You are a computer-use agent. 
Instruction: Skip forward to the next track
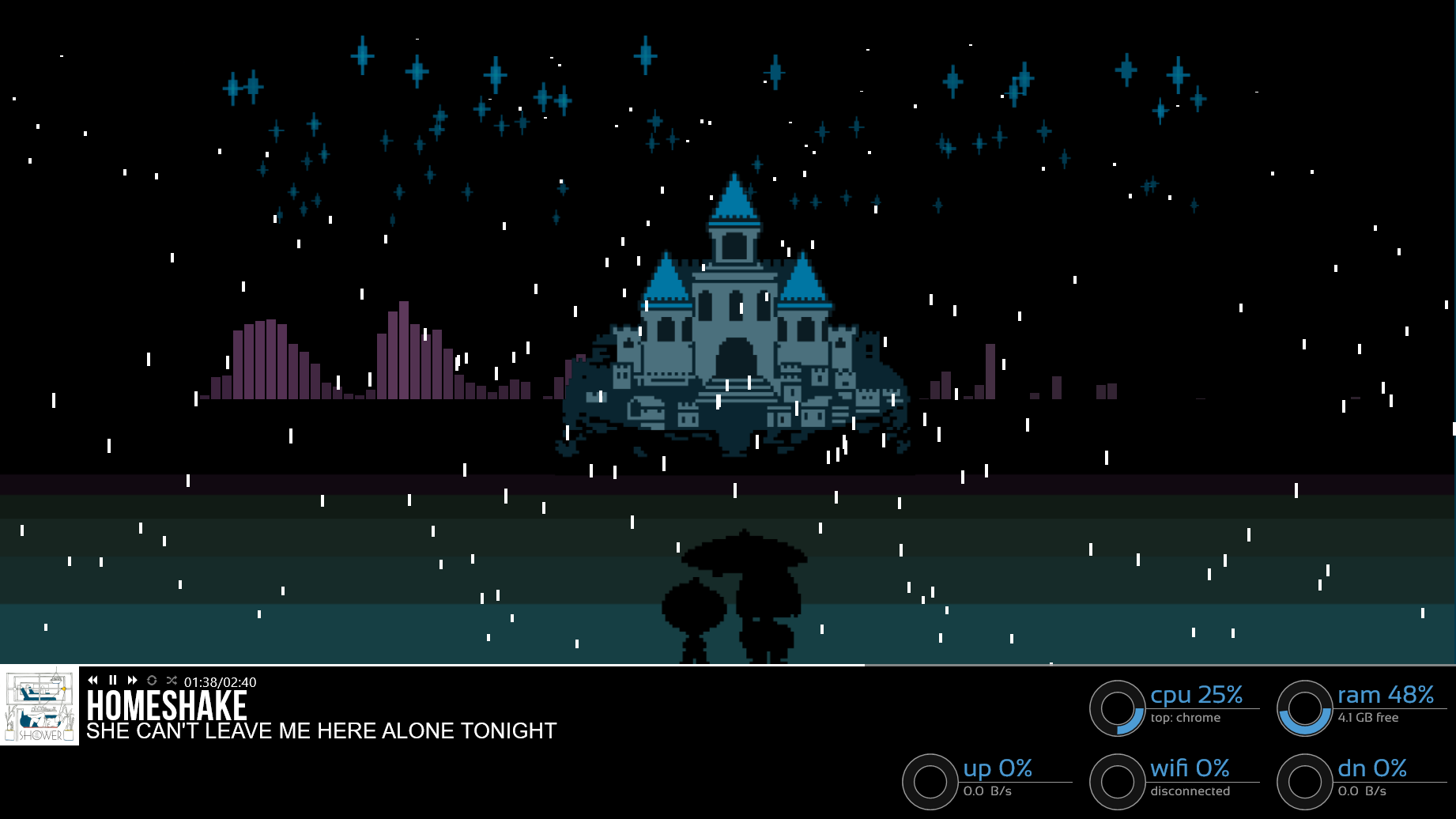click(x=132, y=681)
